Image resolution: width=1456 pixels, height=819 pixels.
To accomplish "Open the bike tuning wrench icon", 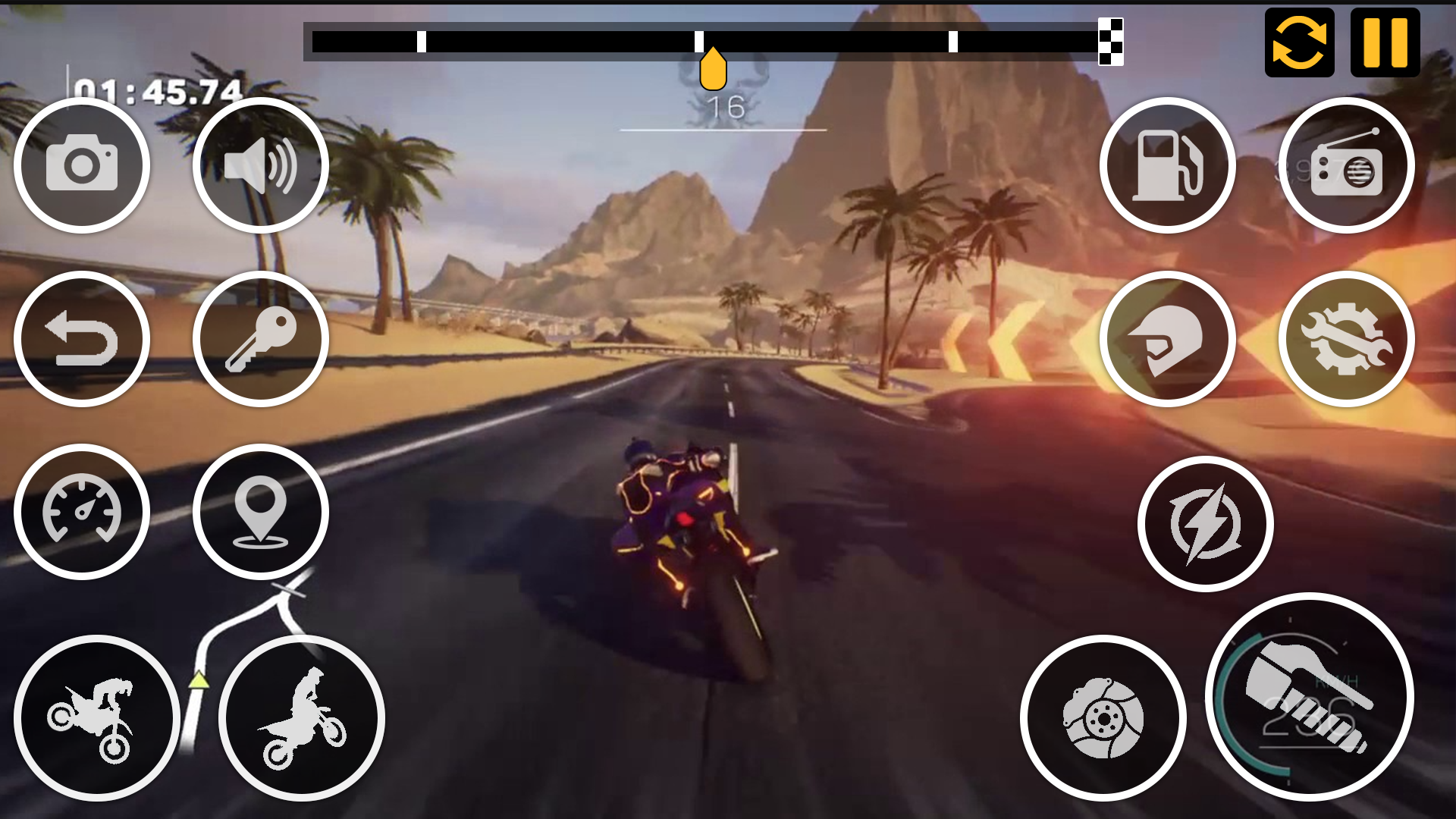I will [x=1348, y=339].
